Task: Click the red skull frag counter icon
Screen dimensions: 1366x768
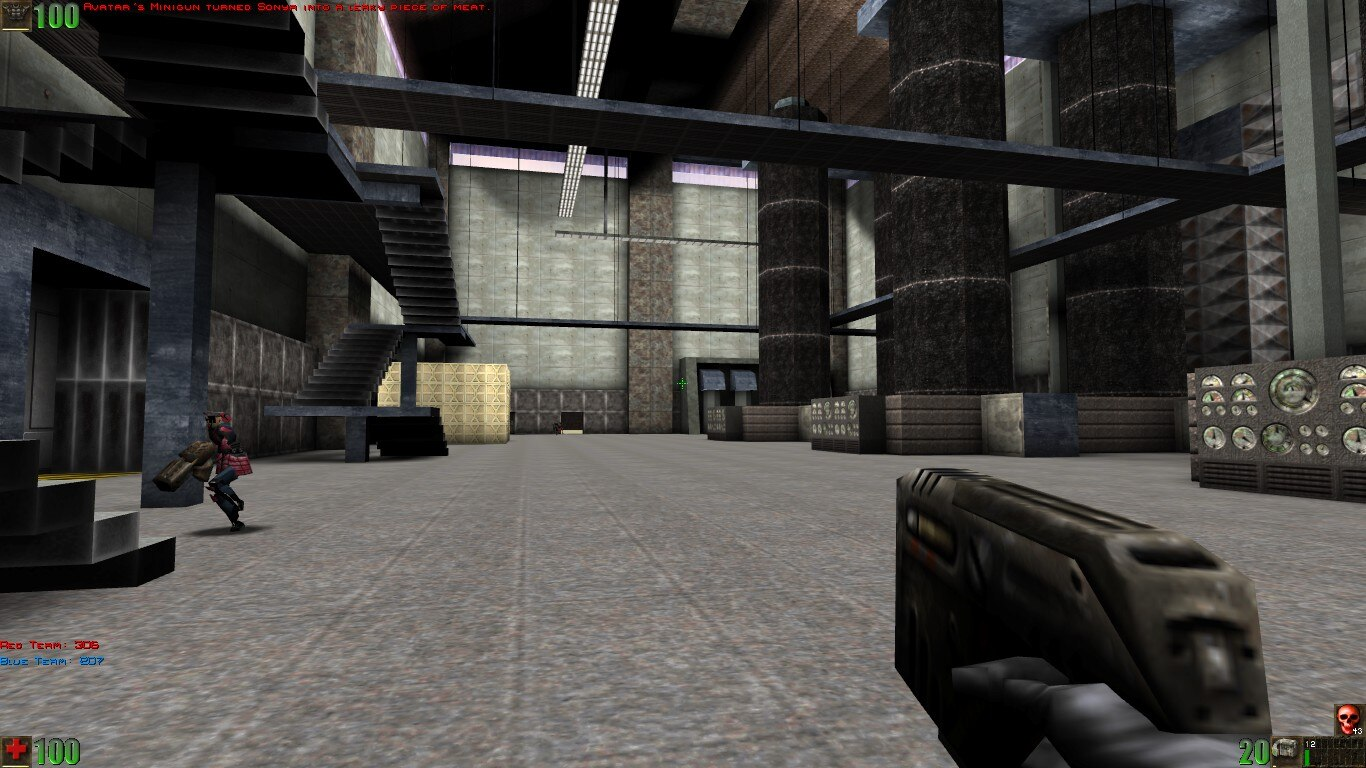Action: pos(1346,719)
